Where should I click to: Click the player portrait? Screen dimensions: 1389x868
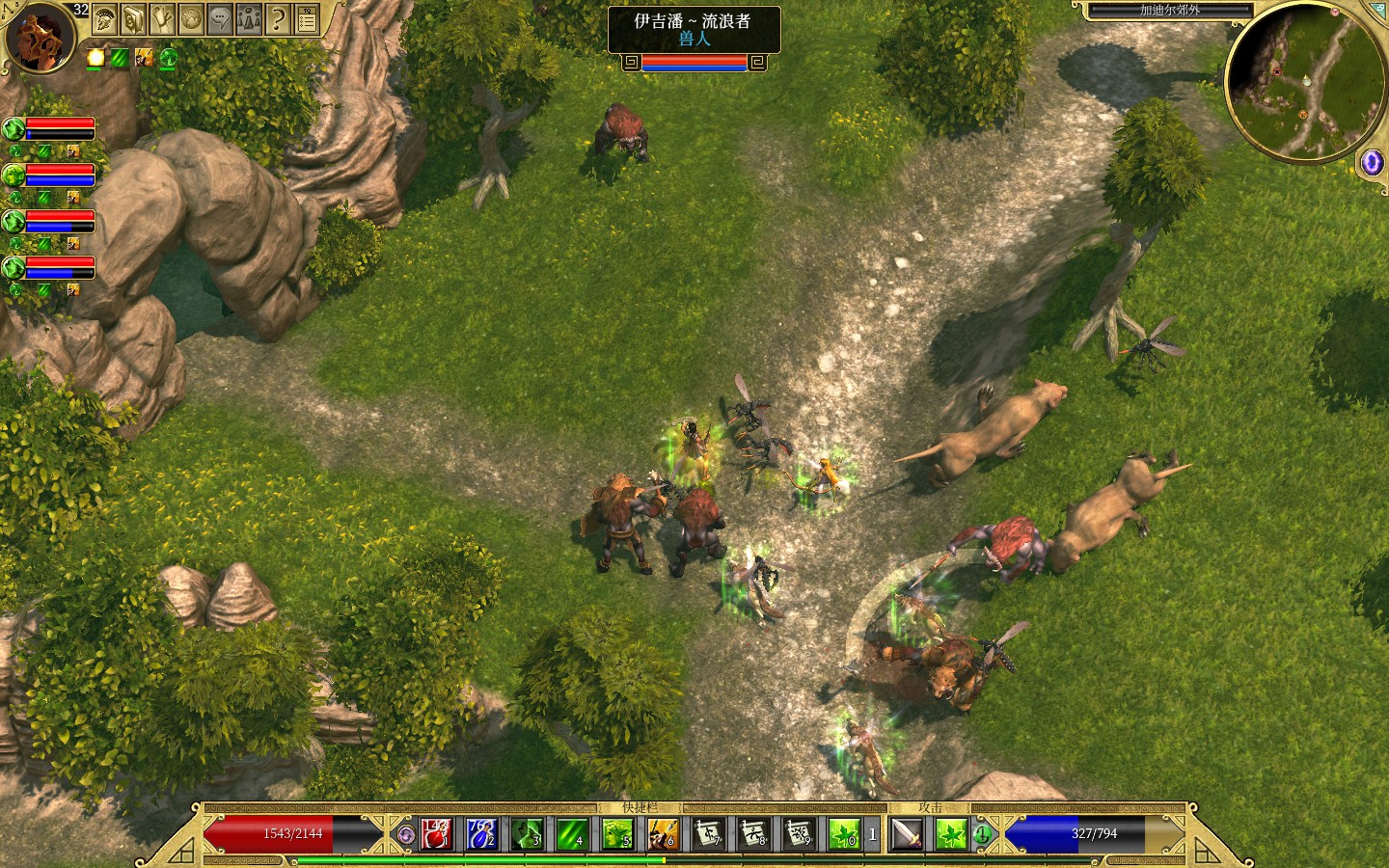(x=40, y=37)
